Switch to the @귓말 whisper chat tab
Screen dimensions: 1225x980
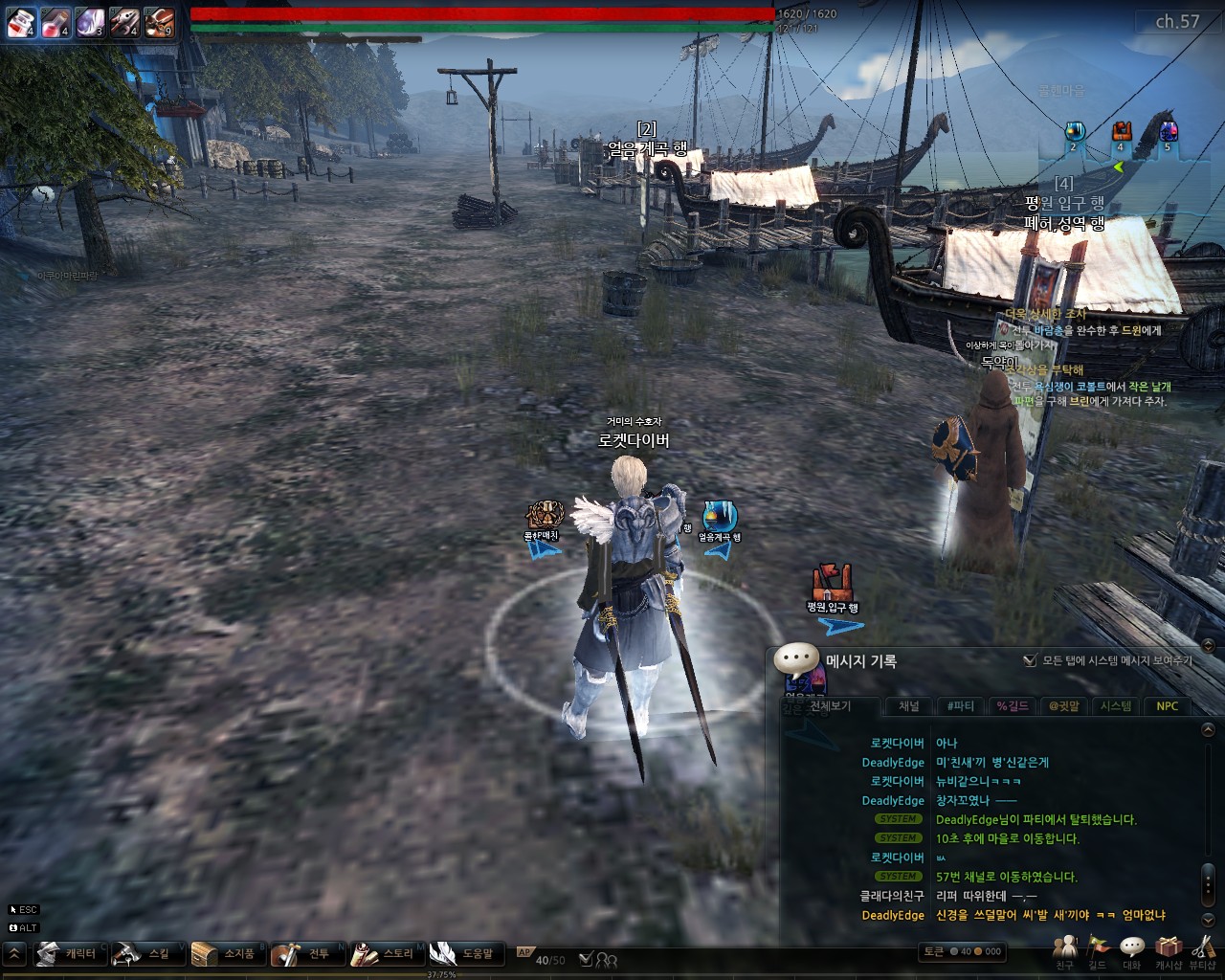tap(1063, 706)
